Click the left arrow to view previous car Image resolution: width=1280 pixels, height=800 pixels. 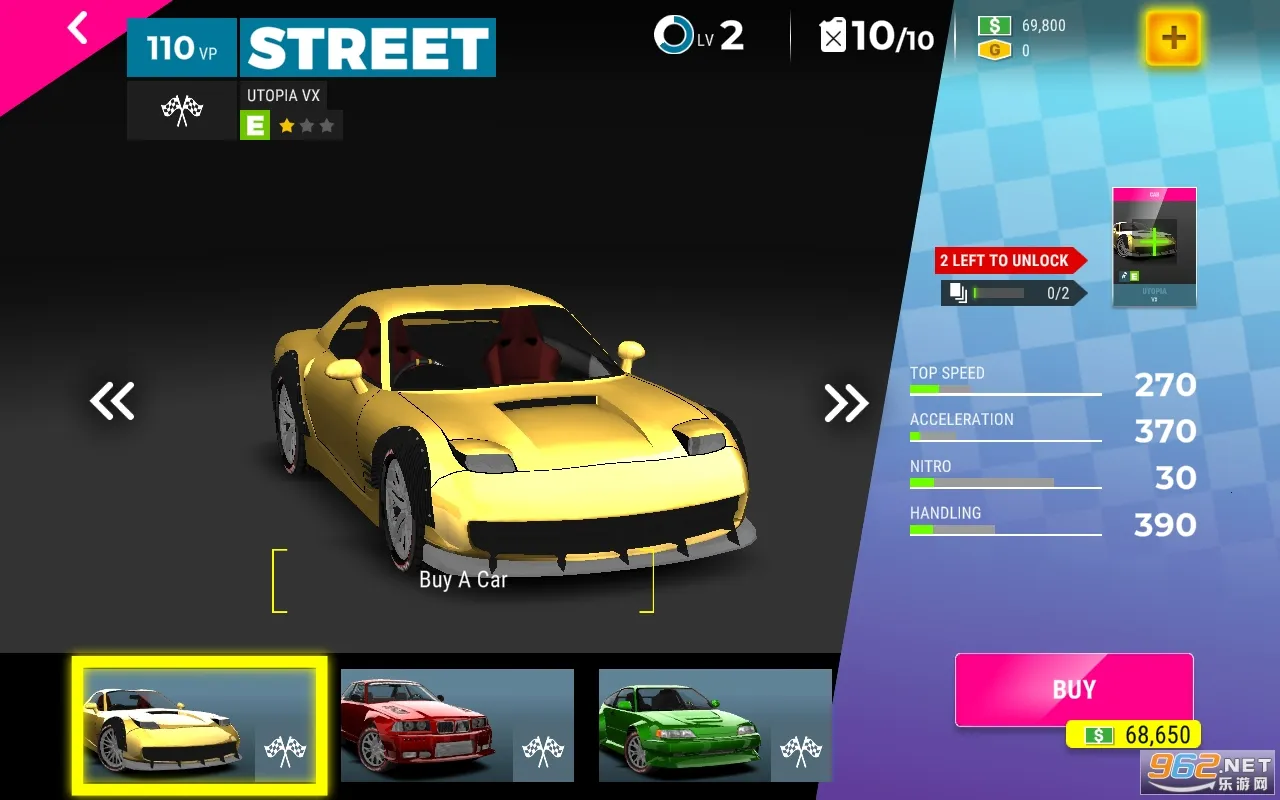[112, 401]
